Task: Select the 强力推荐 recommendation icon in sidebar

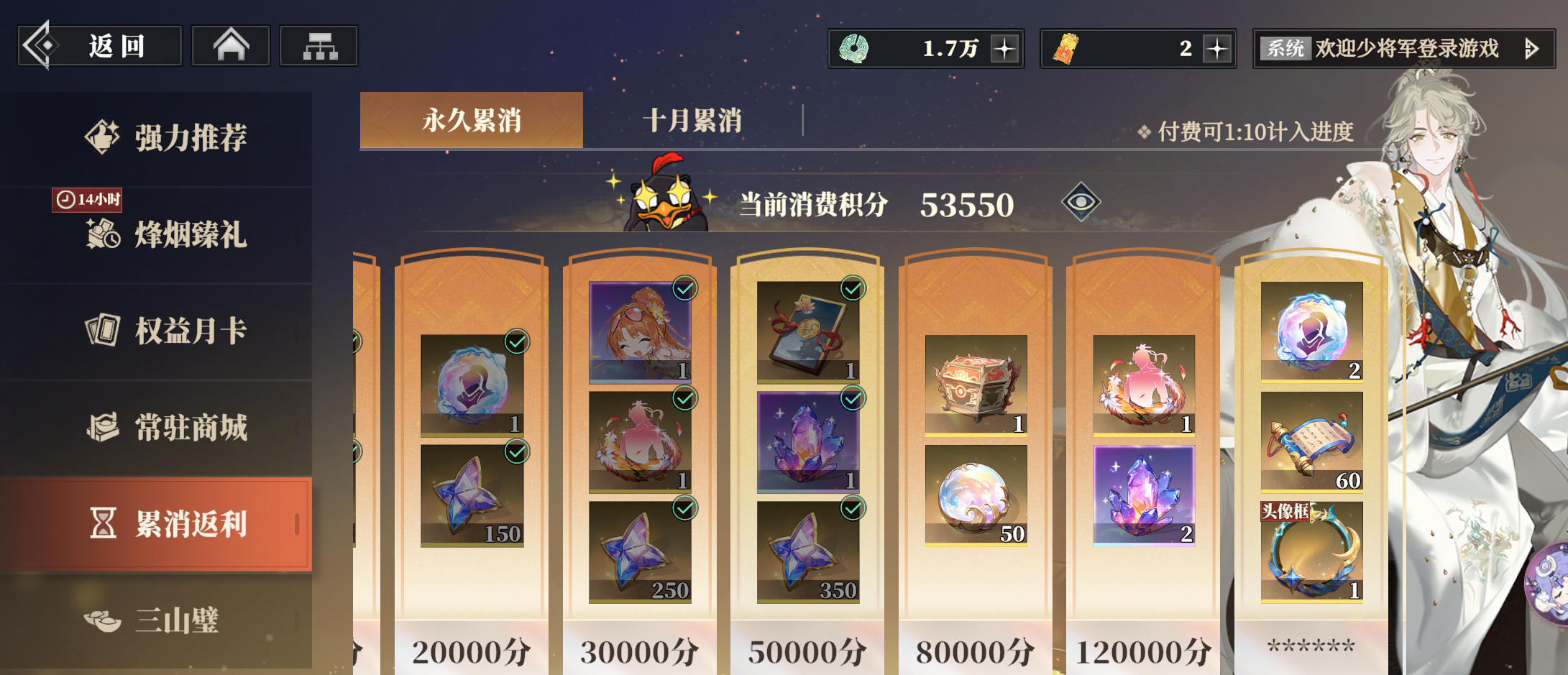Action: point(101,137)
